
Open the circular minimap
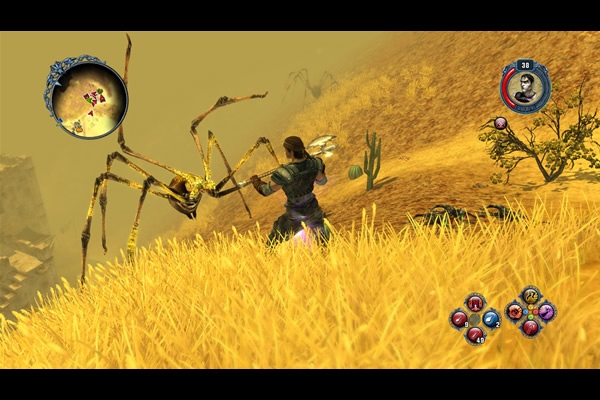[86, 97]
